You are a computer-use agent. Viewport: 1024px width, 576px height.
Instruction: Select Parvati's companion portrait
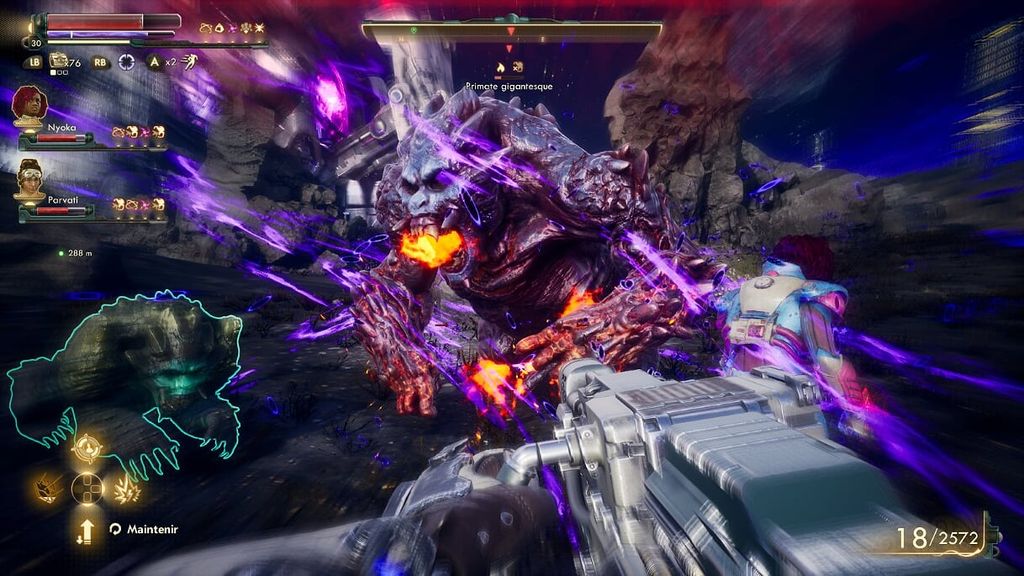coord(30,176)
